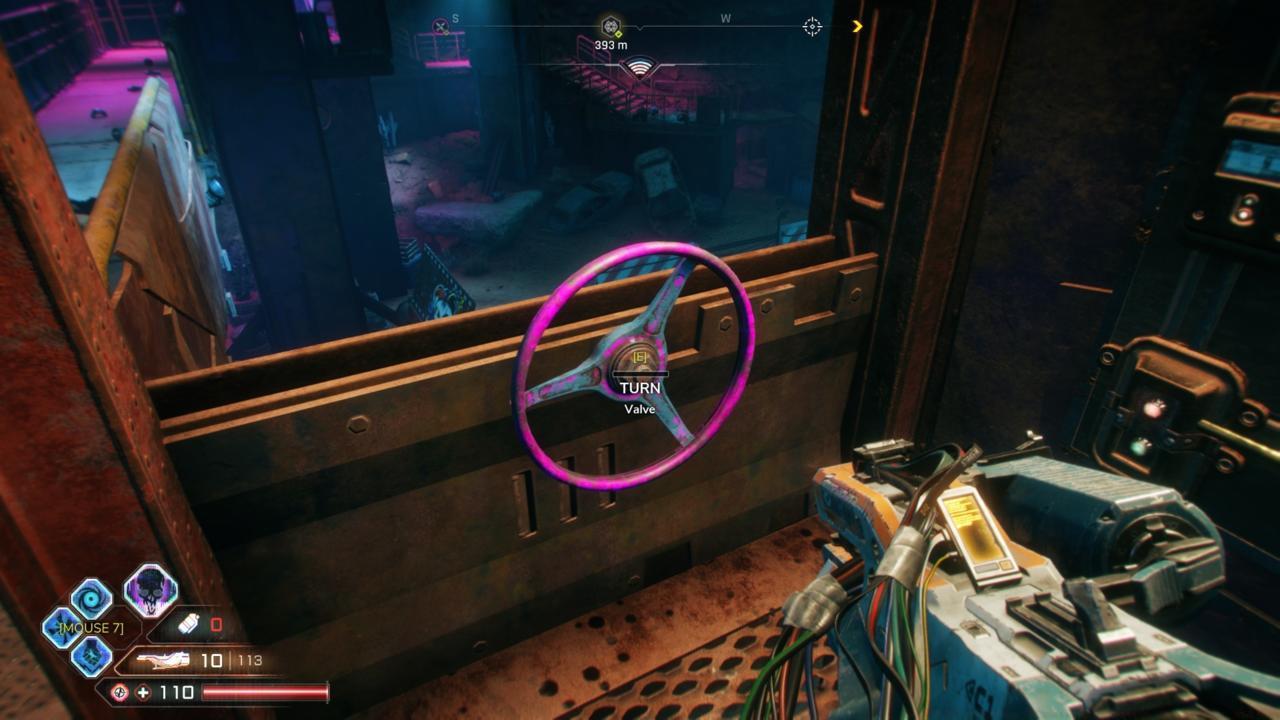This screenshot has height=720, width=1280.
Task: Select the hexagonal objective waypoint icon
Action: pyautogui.click(x=609, y=25)
